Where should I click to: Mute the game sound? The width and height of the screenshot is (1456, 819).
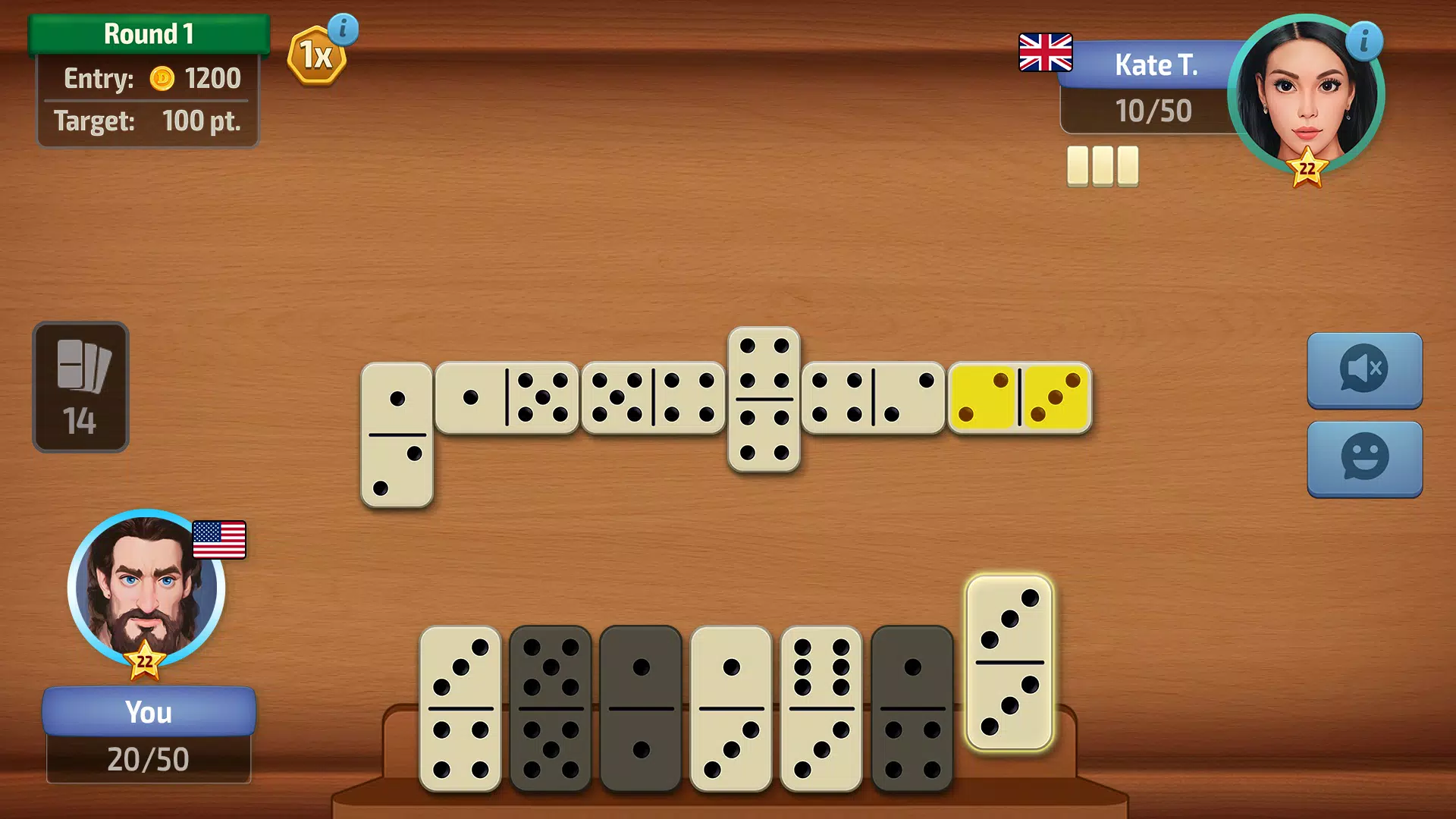click(x=1364, y=372)
